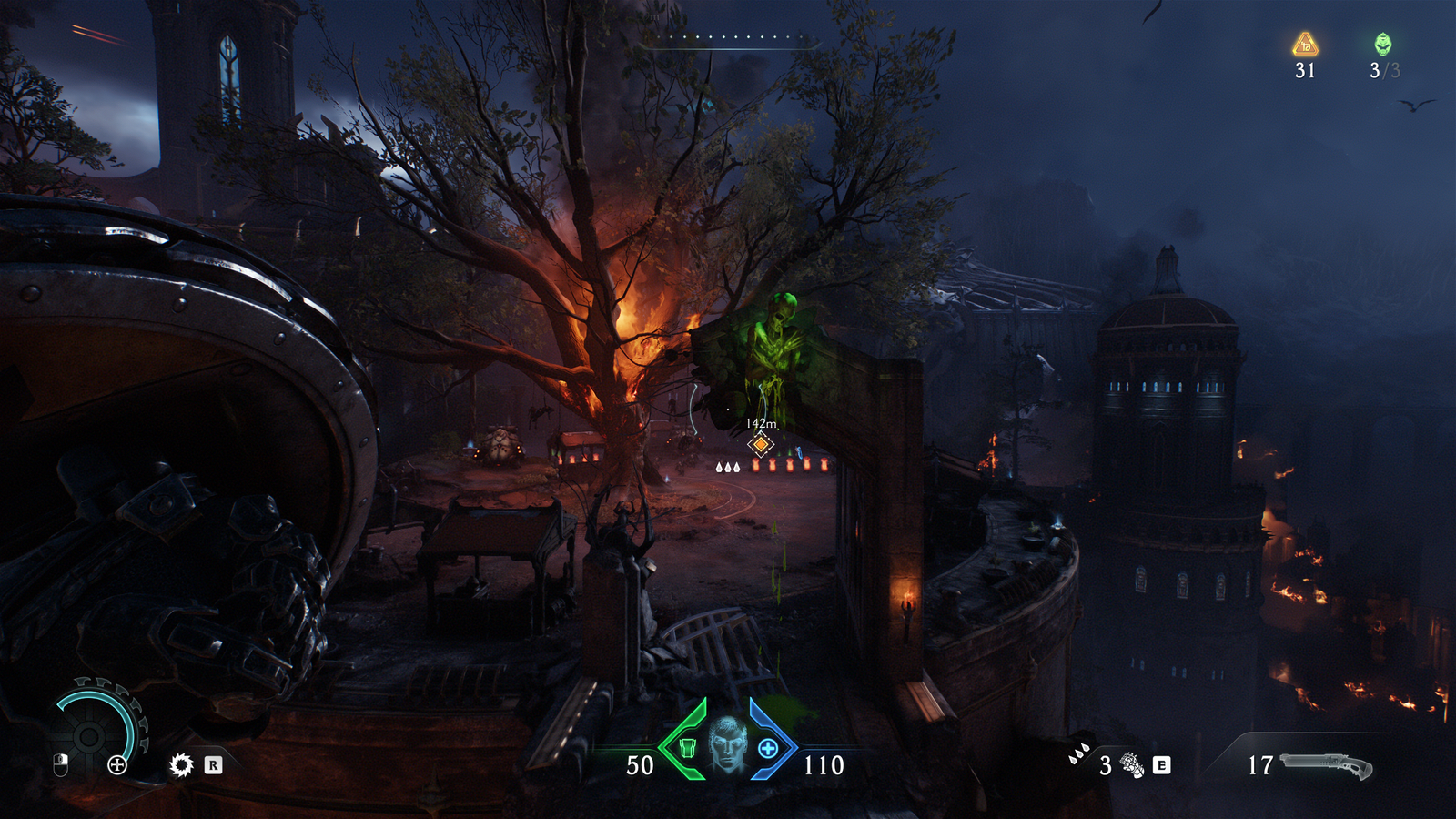Click the dotted compass bar
This screenshot has width=1456, height=819.
[x=729, y=38]
